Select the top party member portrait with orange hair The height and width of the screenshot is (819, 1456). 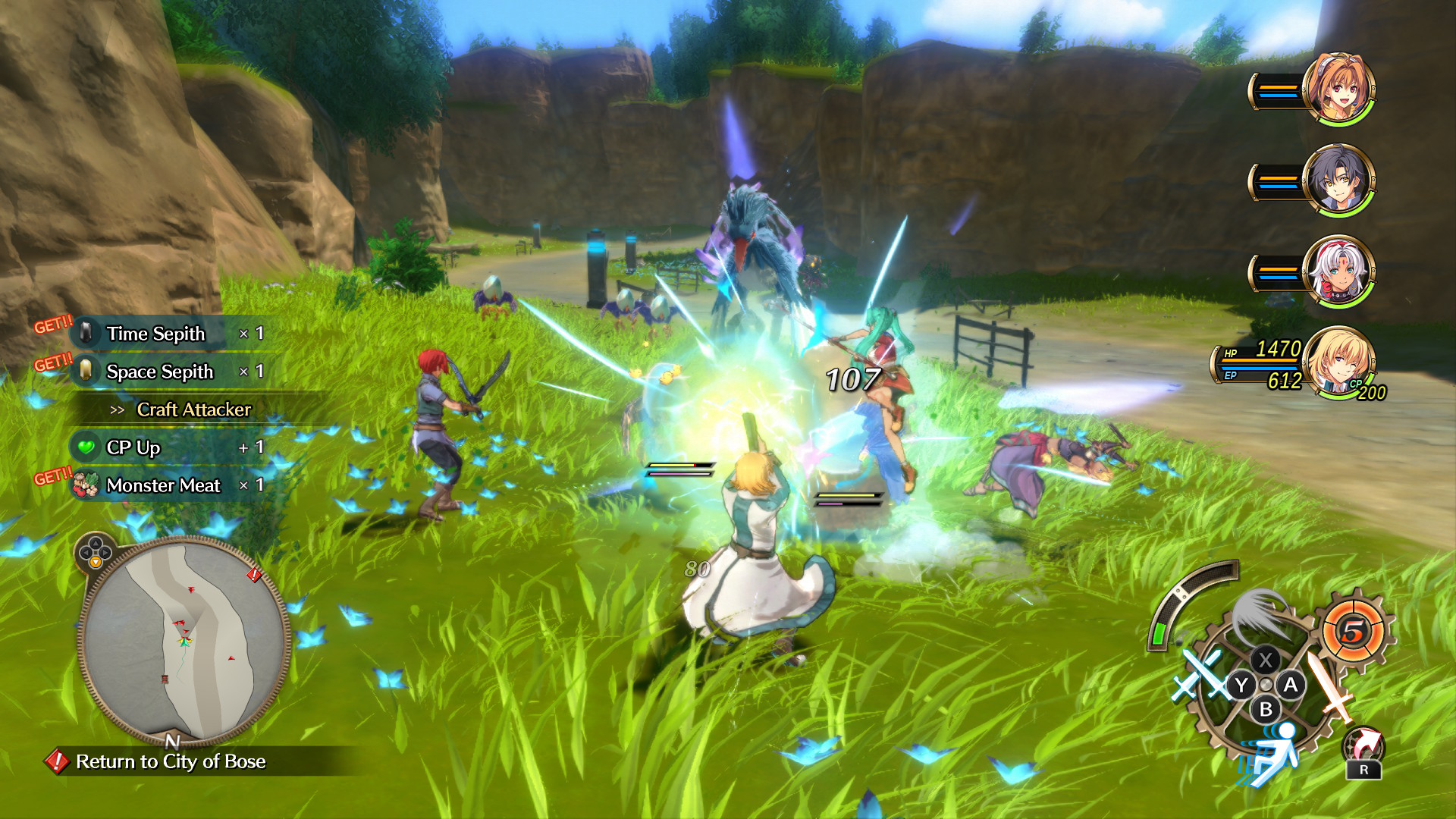point(1338,89)
